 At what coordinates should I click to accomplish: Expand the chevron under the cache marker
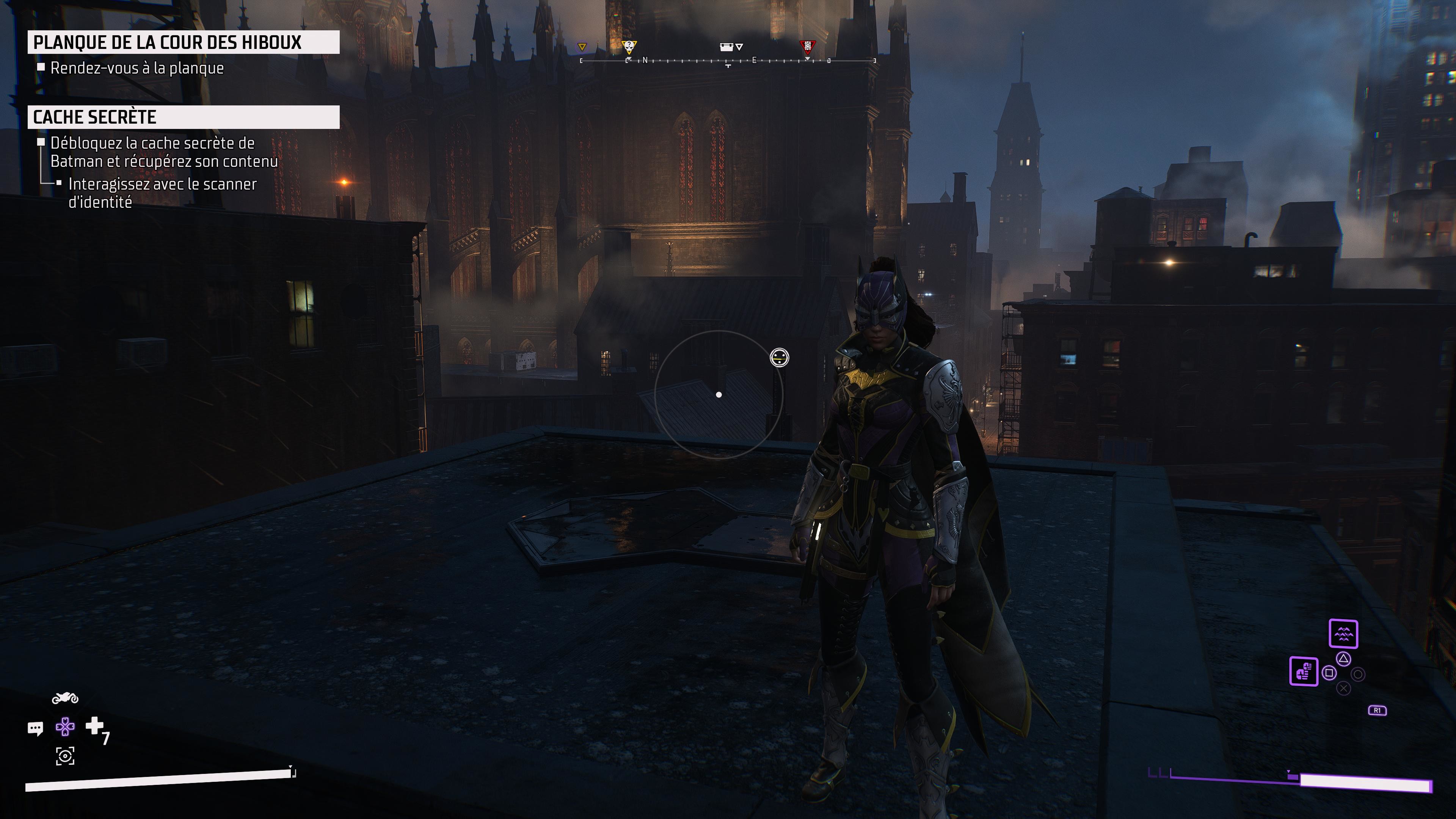tap(739, 48)
